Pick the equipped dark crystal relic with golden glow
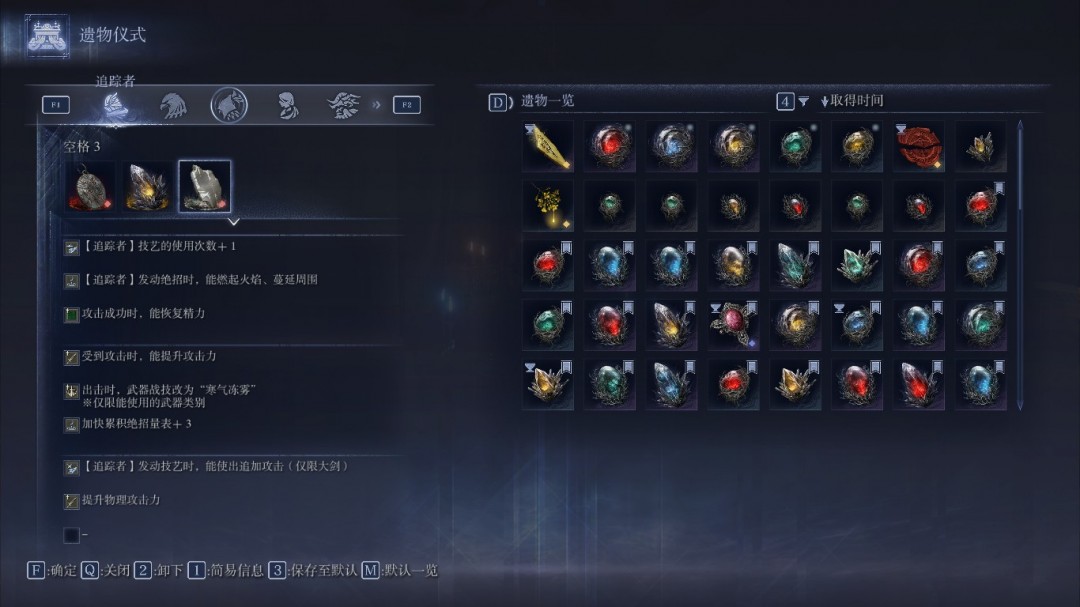The height and width of the screenshot is (607, 1080). point(147,187)
